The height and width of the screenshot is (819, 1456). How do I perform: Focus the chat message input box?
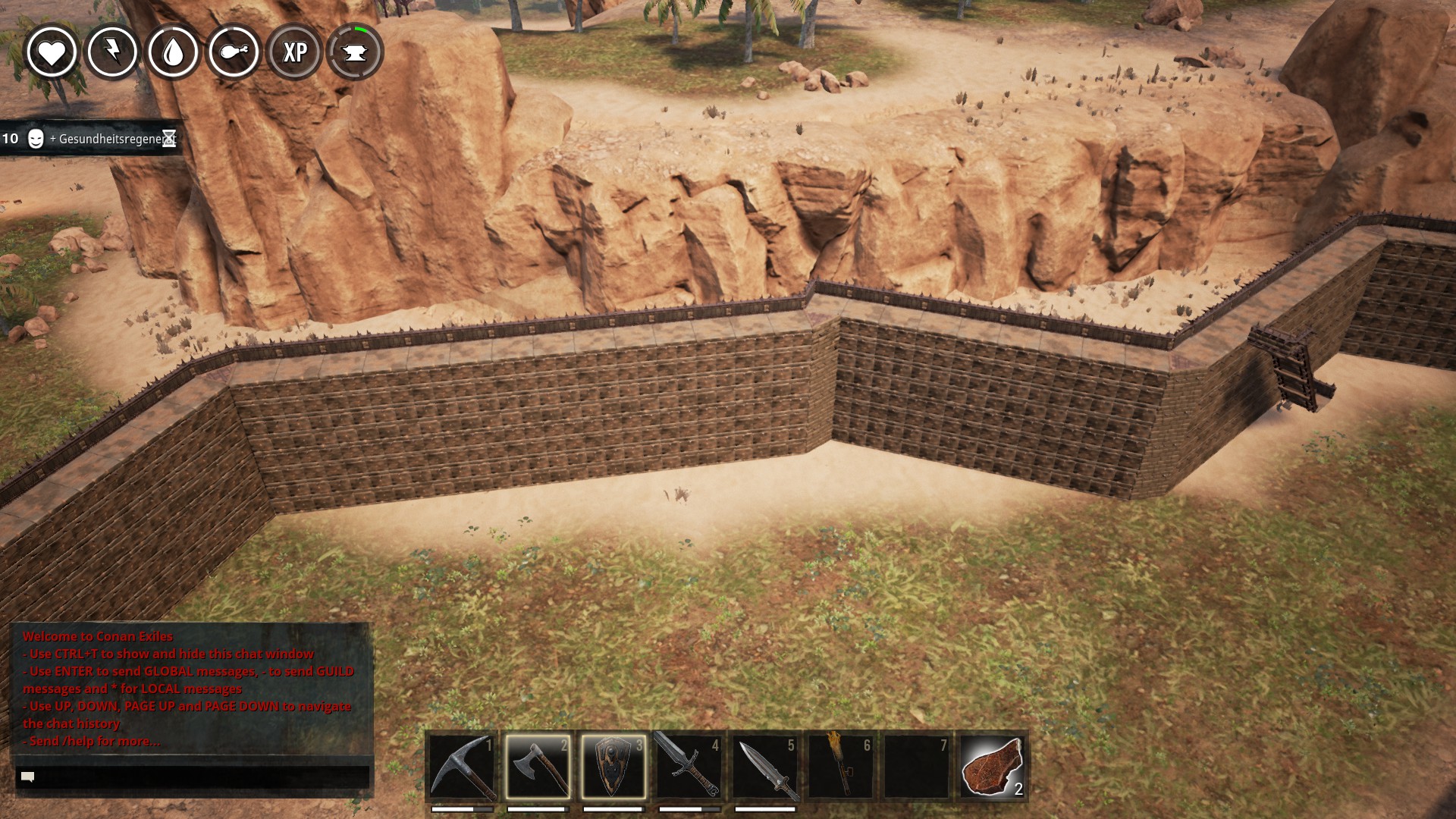[193, 777]
